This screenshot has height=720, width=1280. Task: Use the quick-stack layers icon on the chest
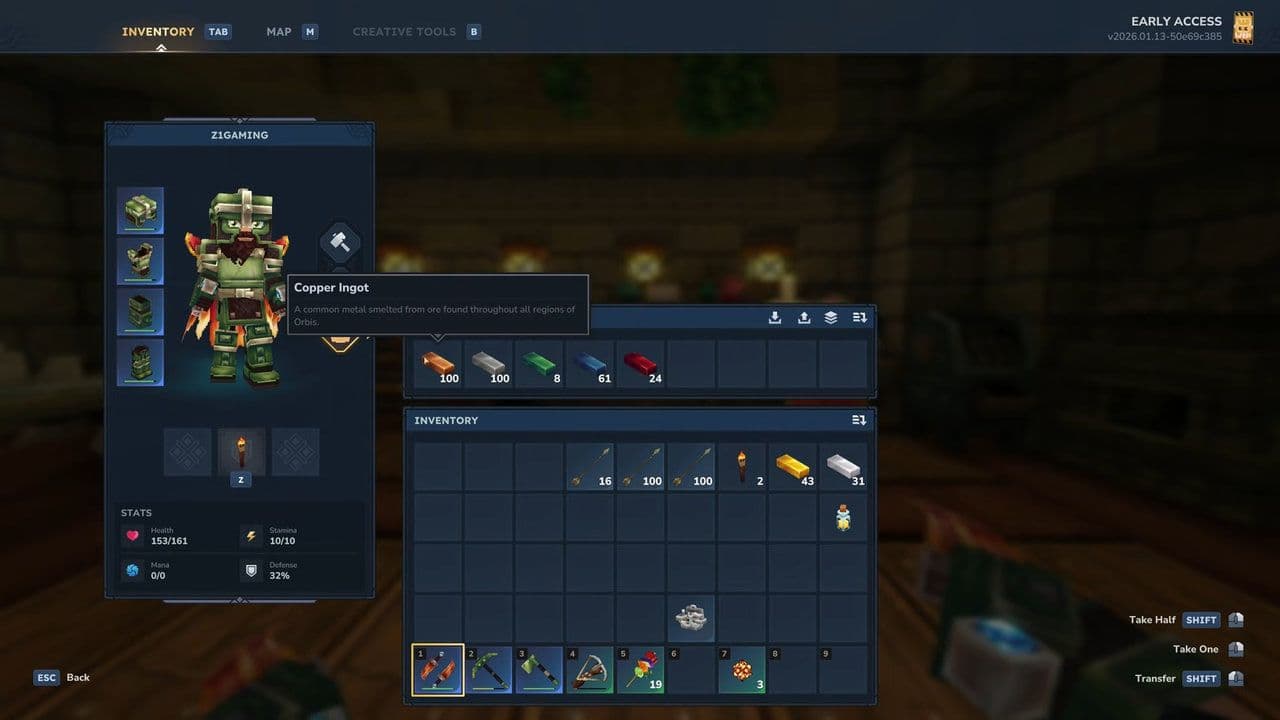(x=829, y=317)
